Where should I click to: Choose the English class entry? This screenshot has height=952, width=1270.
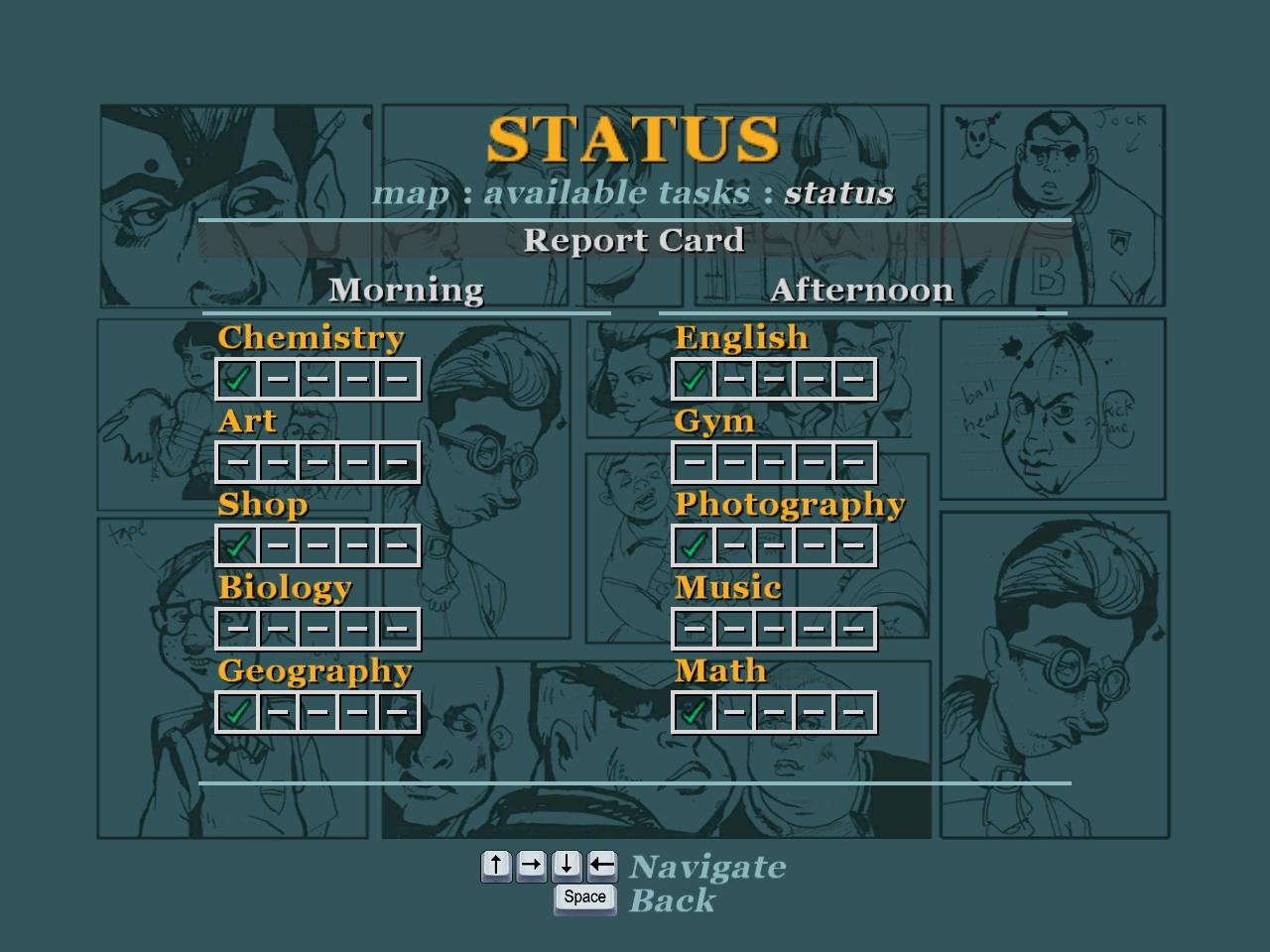click(741, 338)
